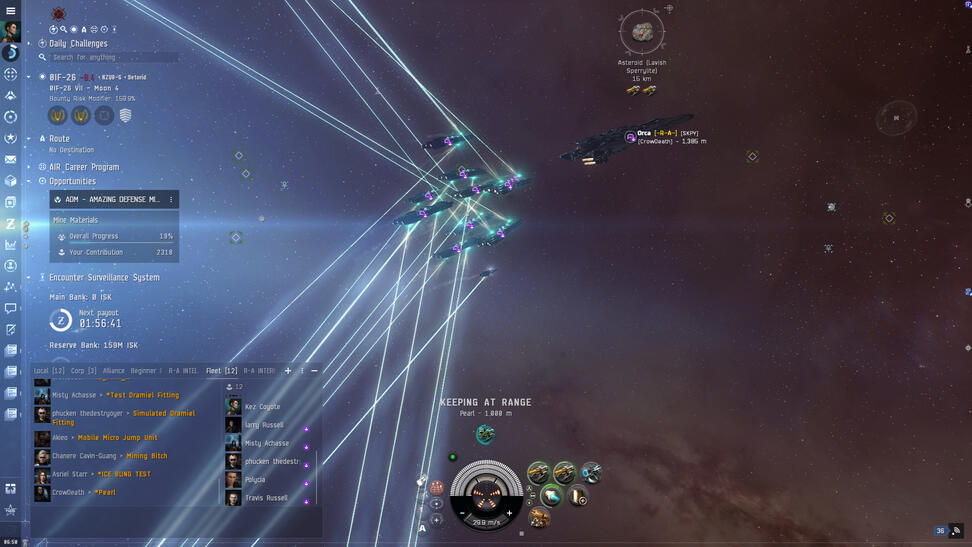This screenshot has height=547, width=972.
Task: Open the chat bubble icon in Neocom
Action: [x=10, y=308]
